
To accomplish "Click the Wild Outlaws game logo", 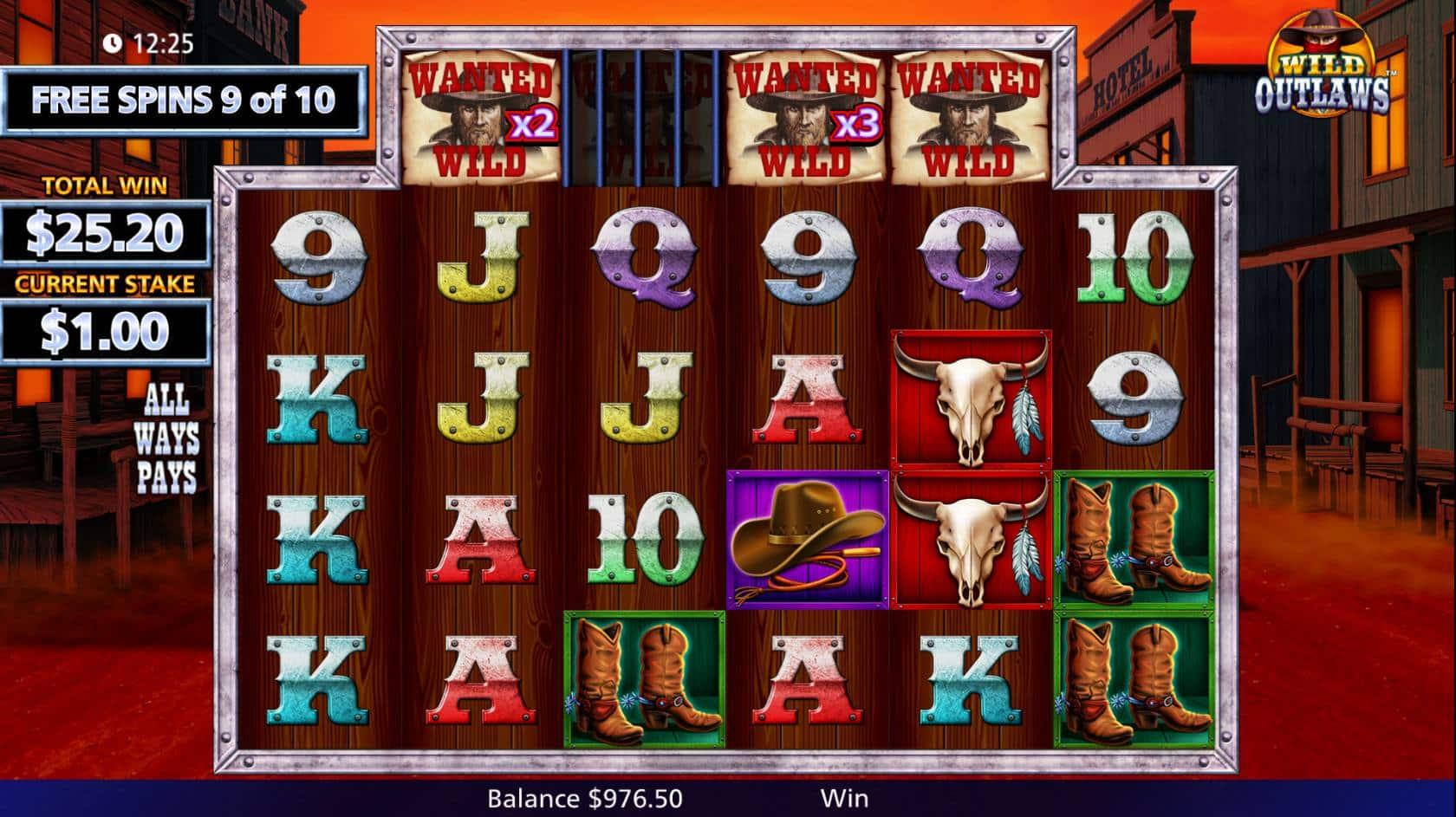I will [1322, 69].
